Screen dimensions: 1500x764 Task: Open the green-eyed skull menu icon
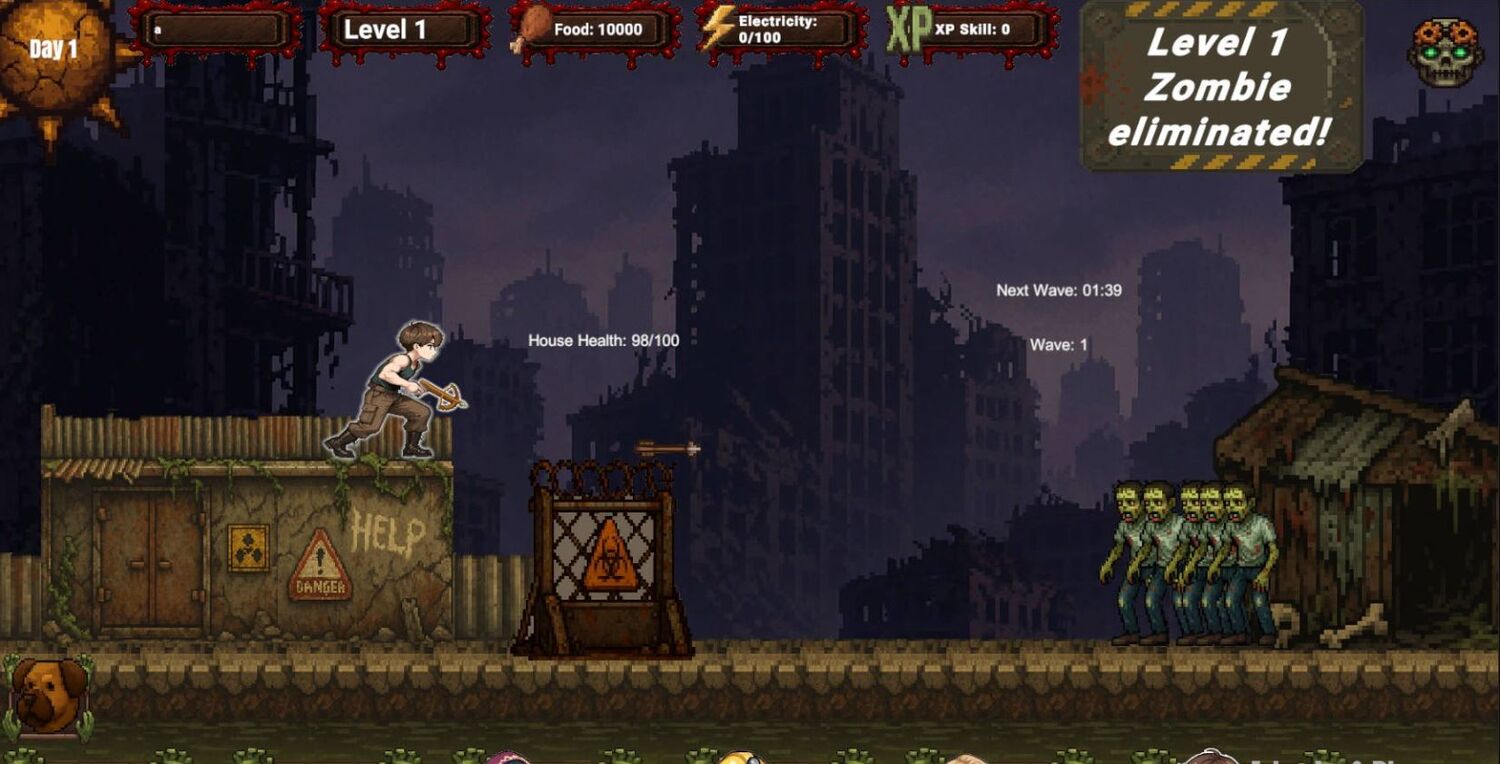[x=1445, y=51]
